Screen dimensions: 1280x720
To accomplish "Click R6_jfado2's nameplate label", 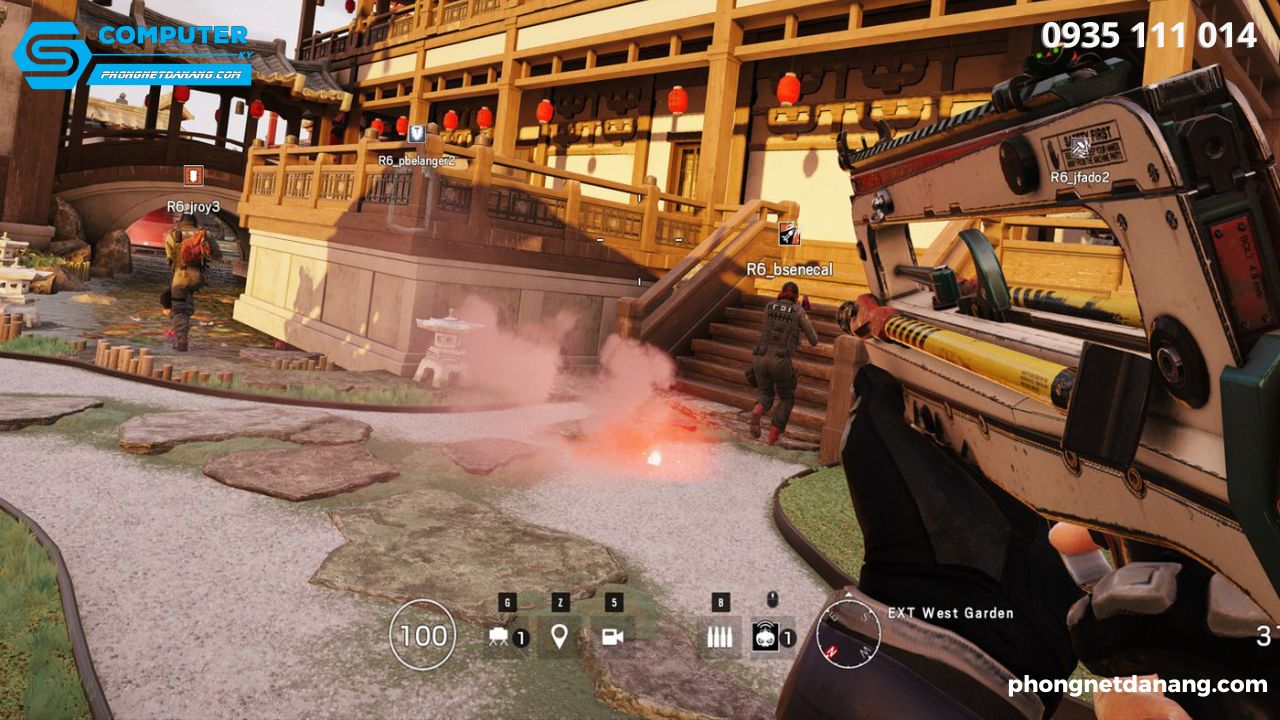I will tap(1080, 176).
